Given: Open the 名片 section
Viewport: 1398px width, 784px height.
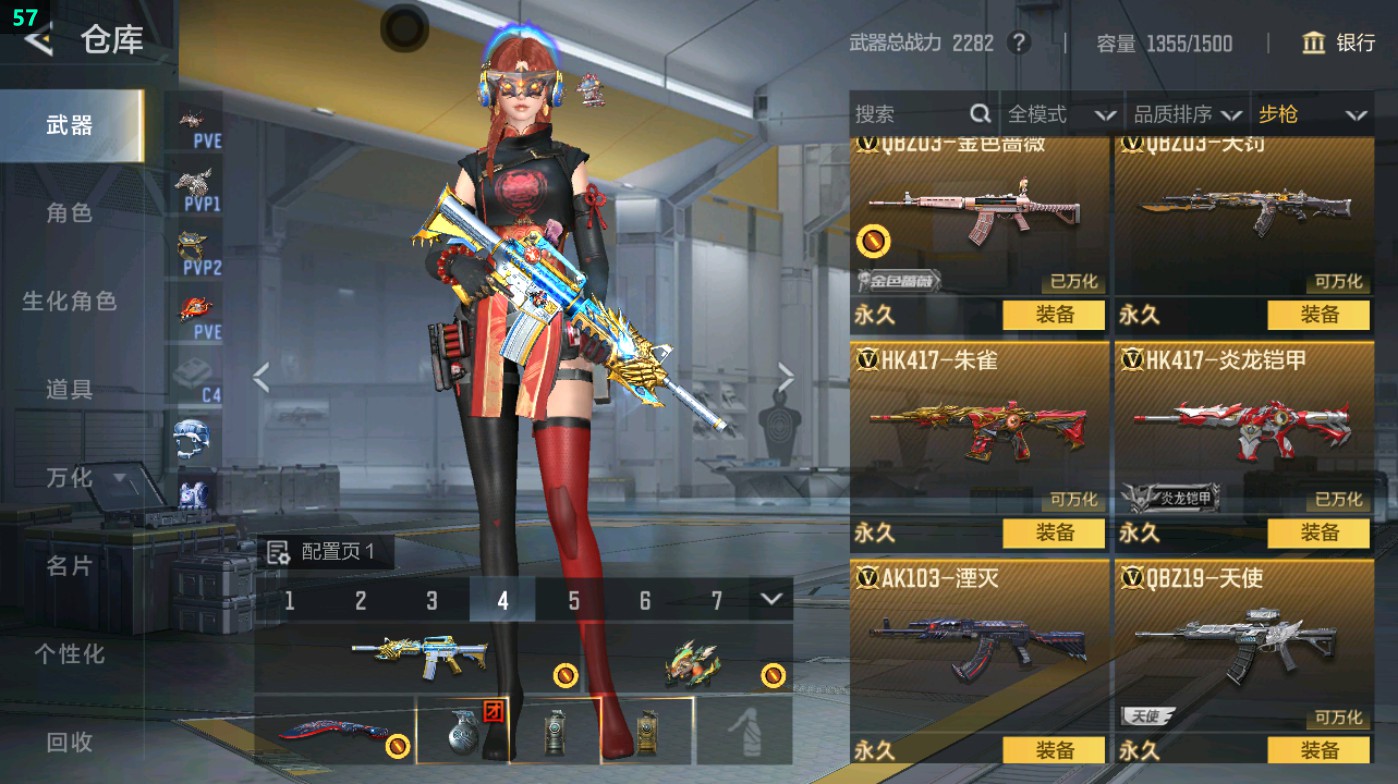Looking at the screenshot, I should click(x=69, y=566).
